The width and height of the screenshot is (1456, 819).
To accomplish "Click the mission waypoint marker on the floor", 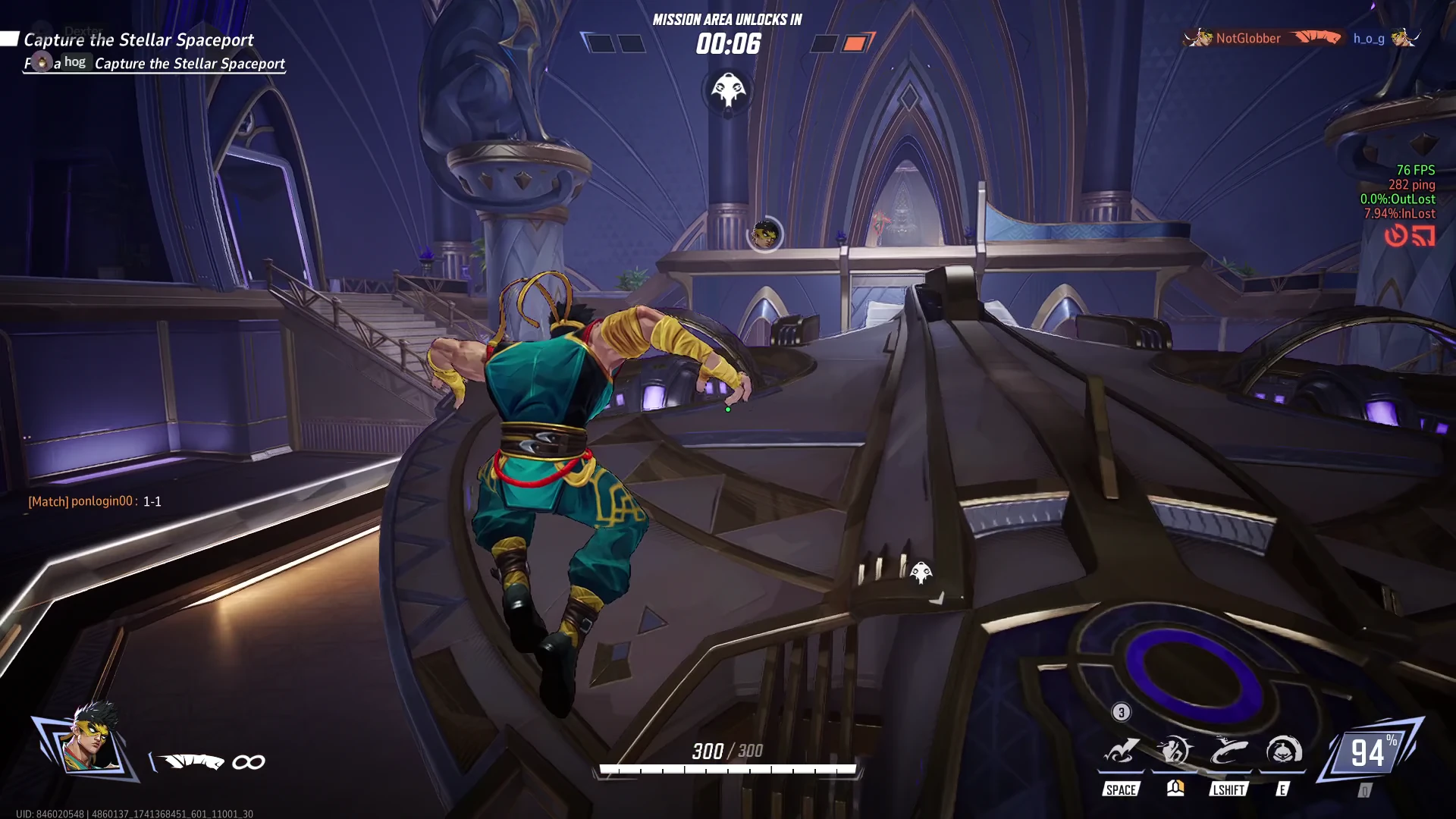I will tap(921, 573).
